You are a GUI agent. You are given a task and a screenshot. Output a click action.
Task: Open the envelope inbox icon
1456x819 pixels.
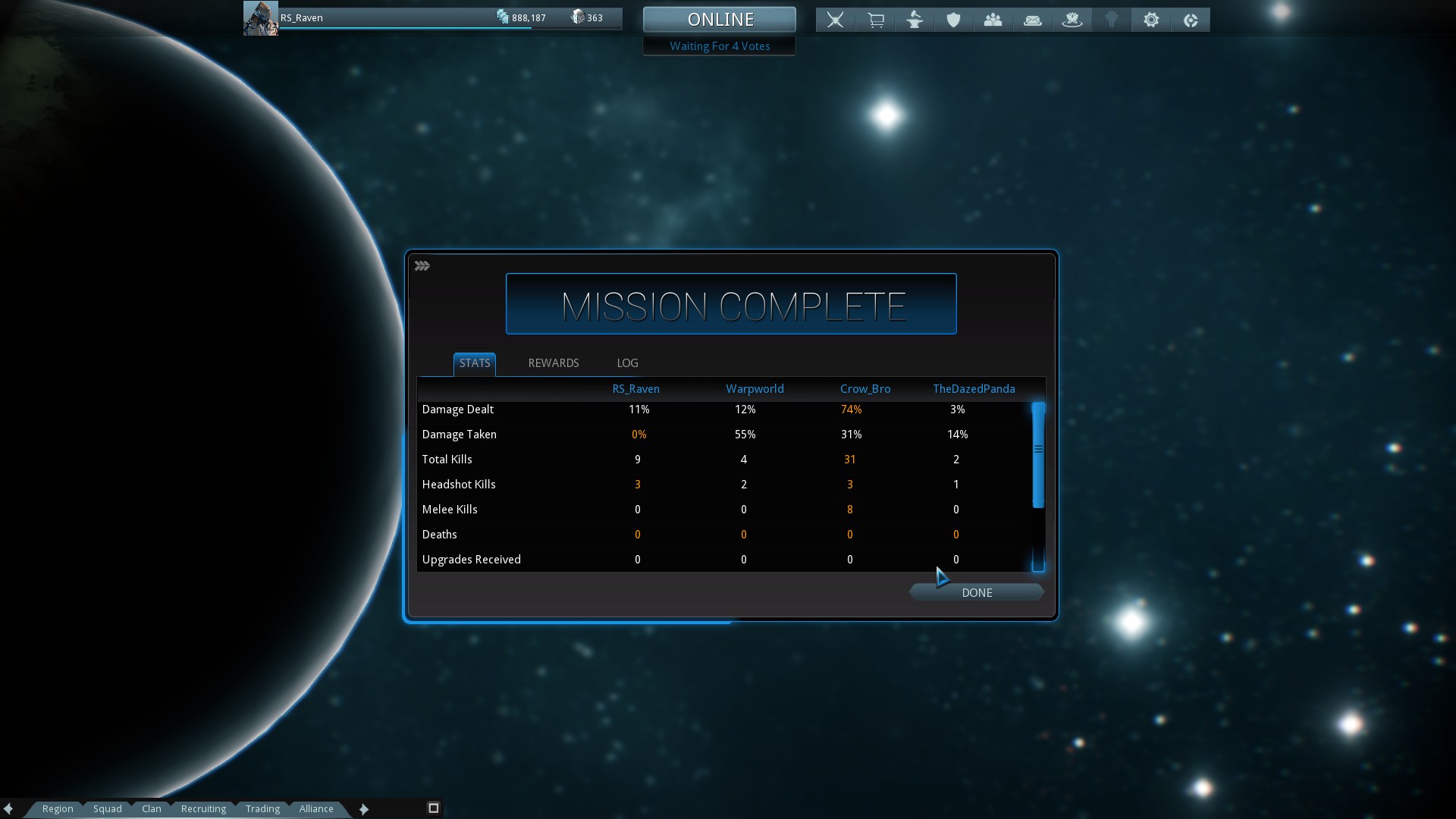(1032, 20)
